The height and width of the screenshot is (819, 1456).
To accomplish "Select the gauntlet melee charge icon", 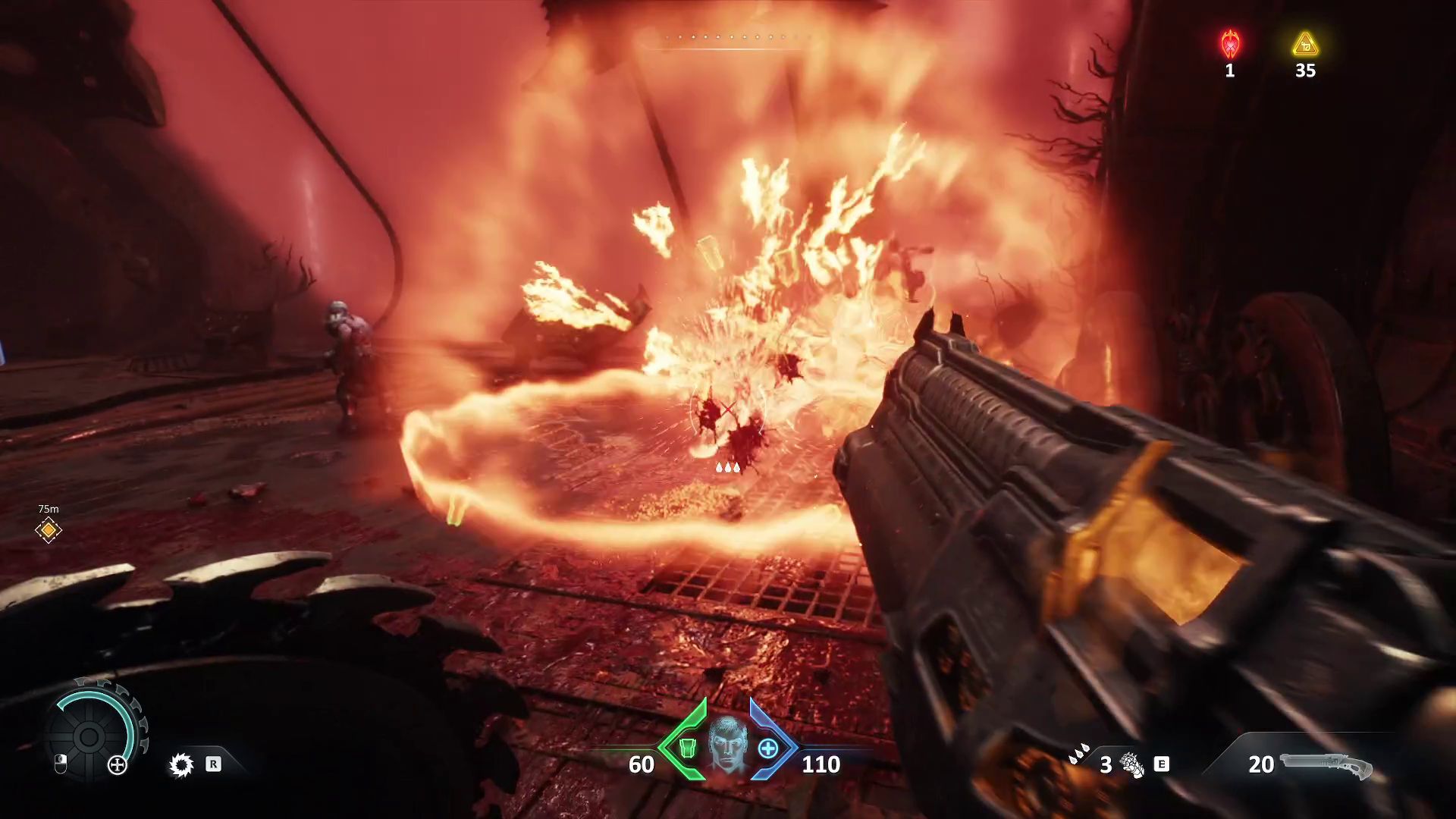I will pyautogui.click(x=1132, y=764).
